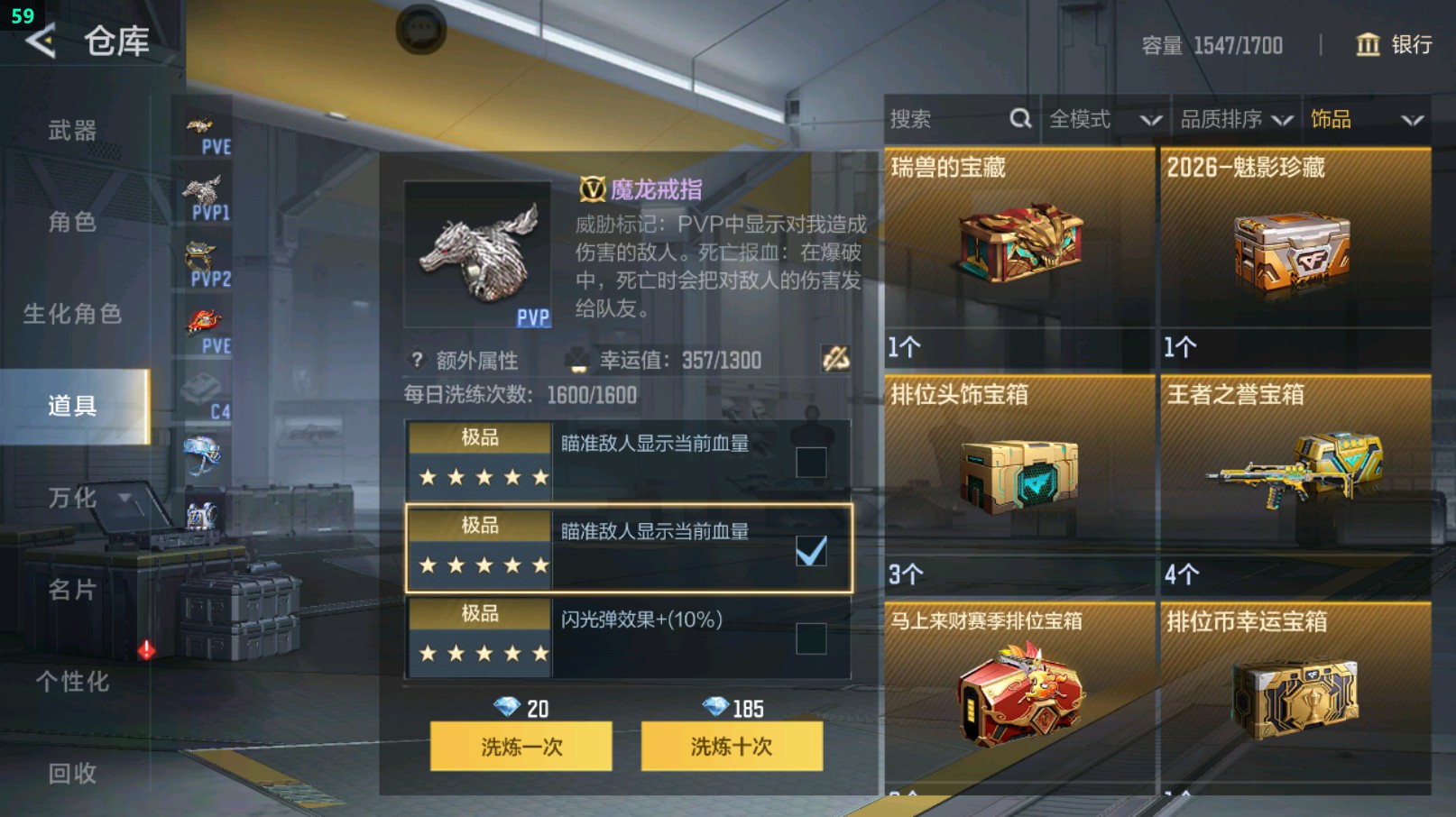Click the magnifier icon in the 搜索 bar

(x=1019, y=118)
